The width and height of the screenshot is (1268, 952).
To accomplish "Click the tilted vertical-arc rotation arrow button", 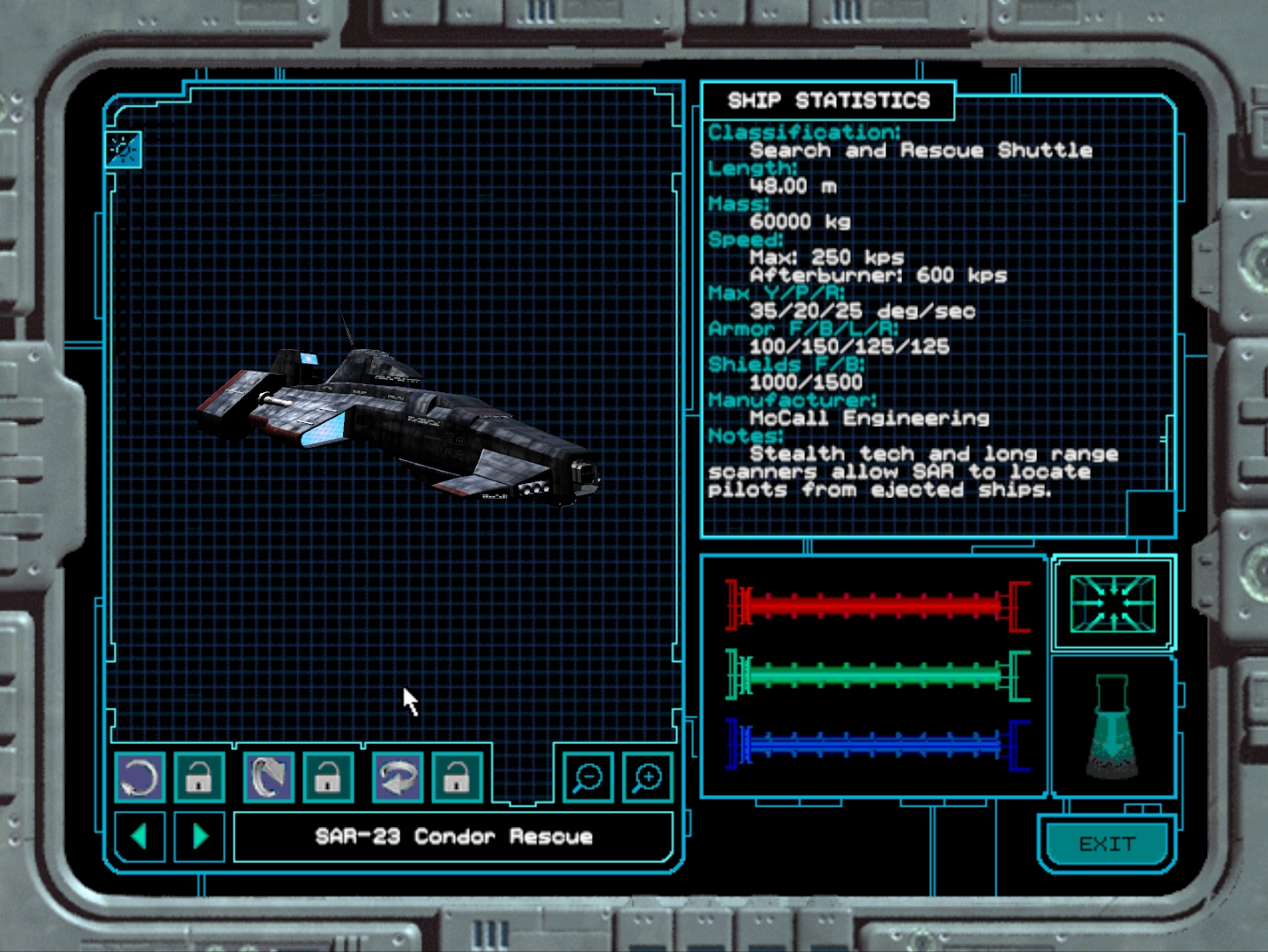I will 268,777.
